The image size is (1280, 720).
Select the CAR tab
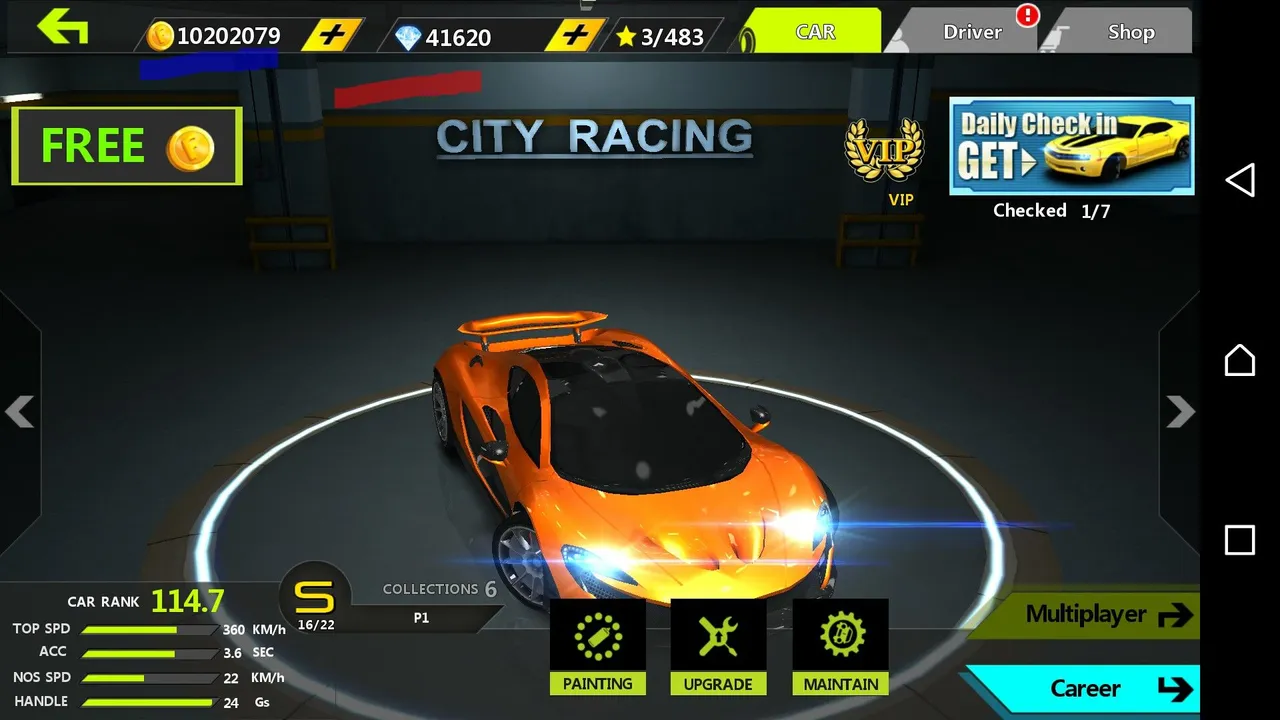click(815, 32)
